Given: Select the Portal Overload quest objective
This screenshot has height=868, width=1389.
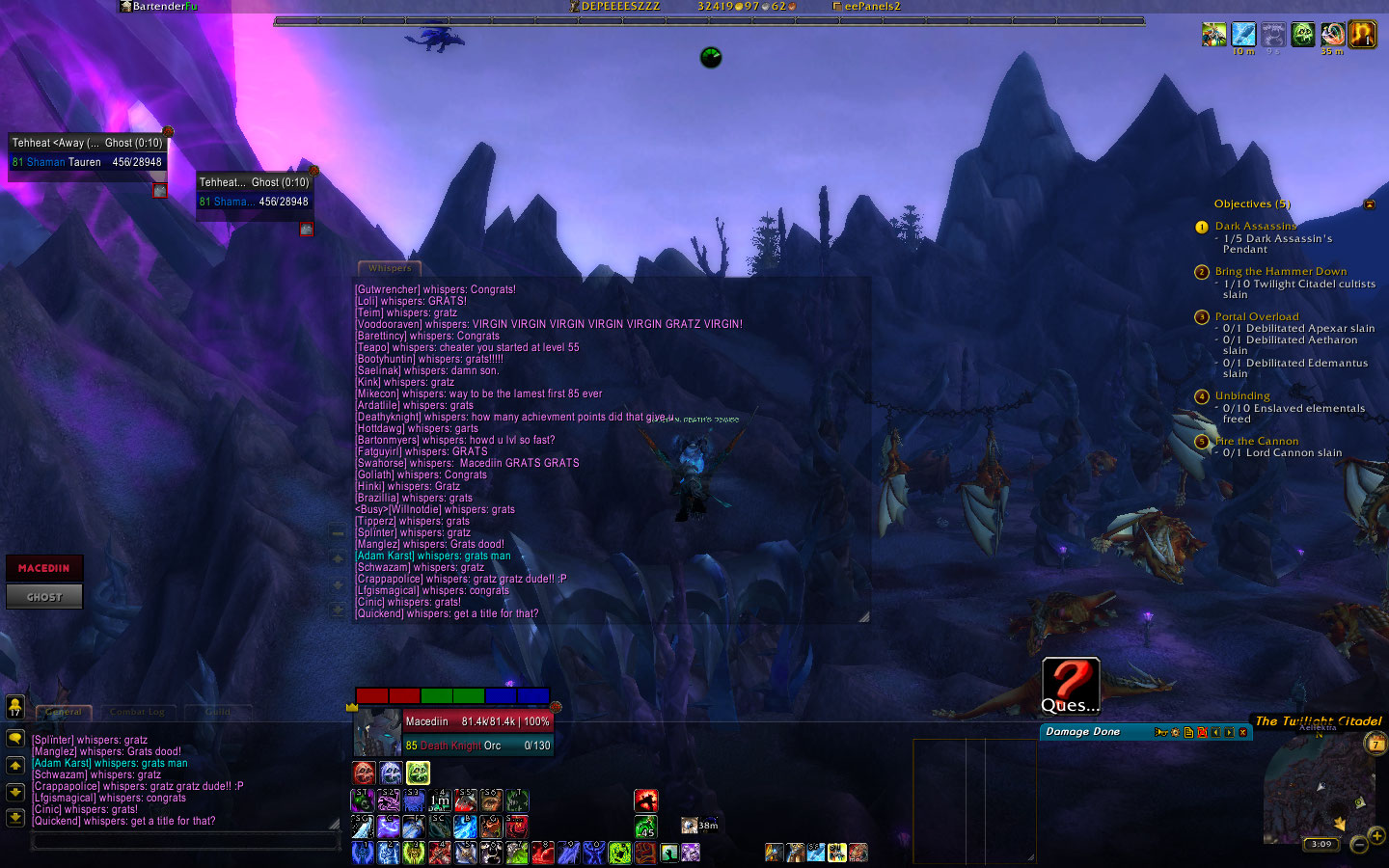Looking at the screenshot, I should coord(1257,316).
